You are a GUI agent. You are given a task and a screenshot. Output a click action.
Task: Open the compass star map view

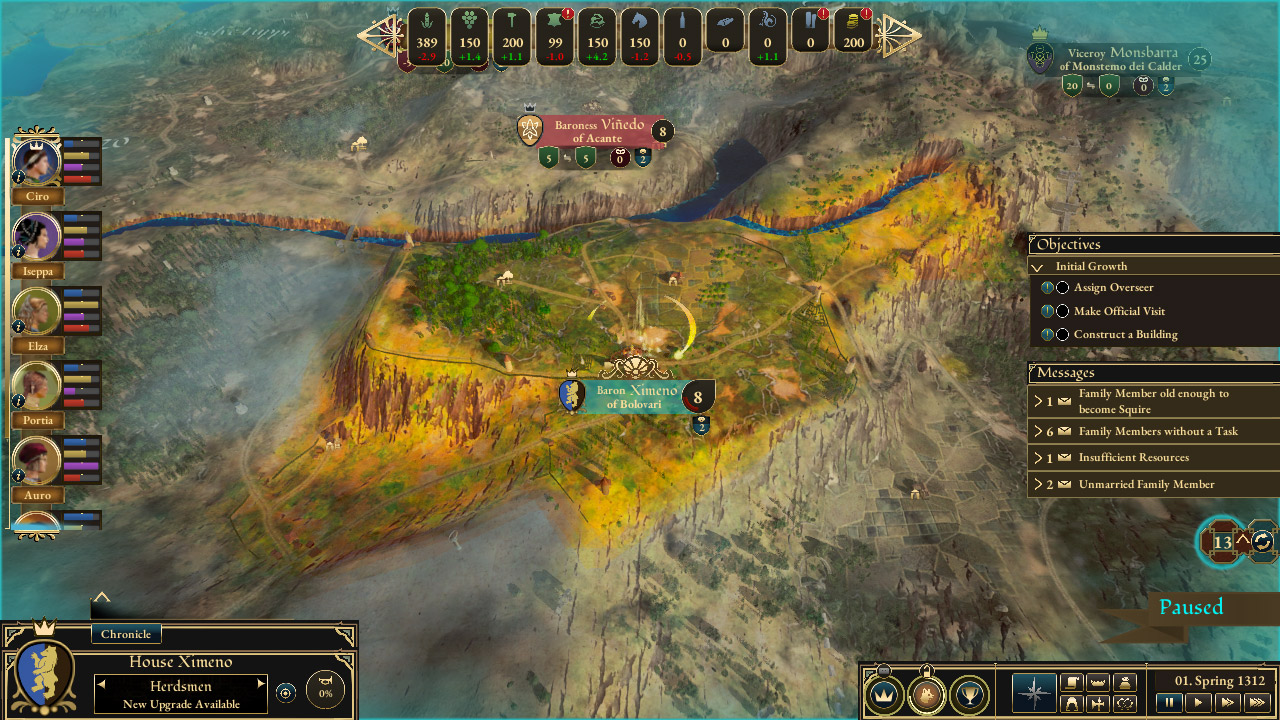pyautogui.click(x=1034, y=694)
